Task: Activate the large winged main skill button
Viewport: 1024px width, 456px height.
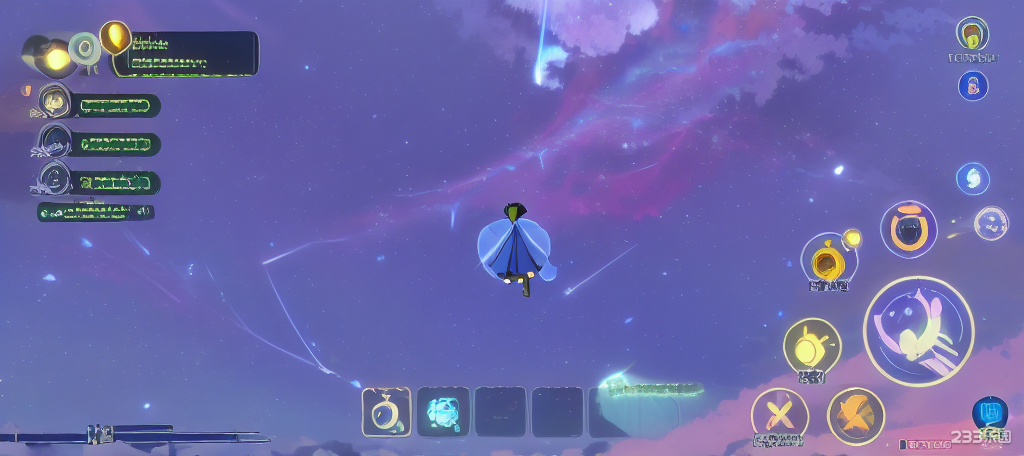Action: [918, 331]
